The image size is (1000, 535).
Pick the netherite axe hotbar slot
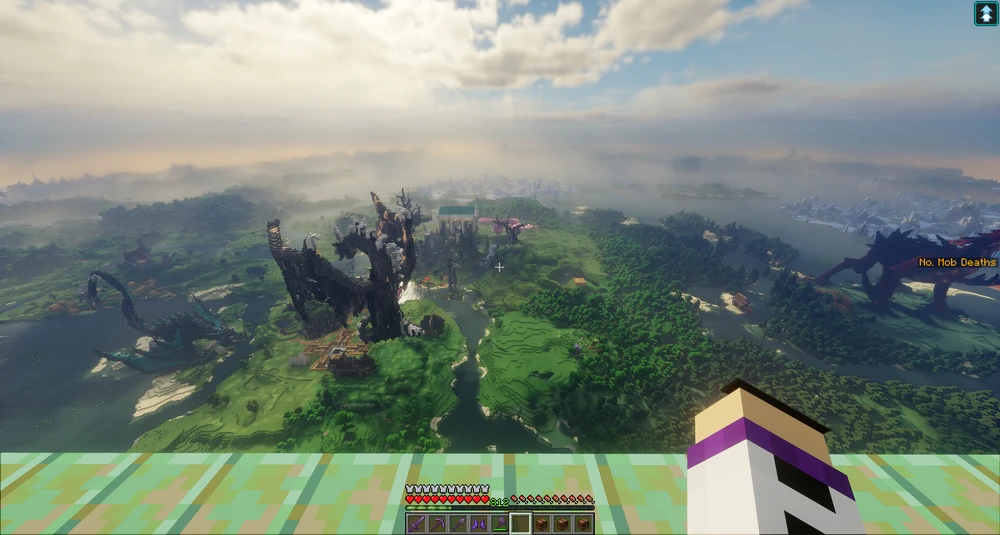pos(500,524)
